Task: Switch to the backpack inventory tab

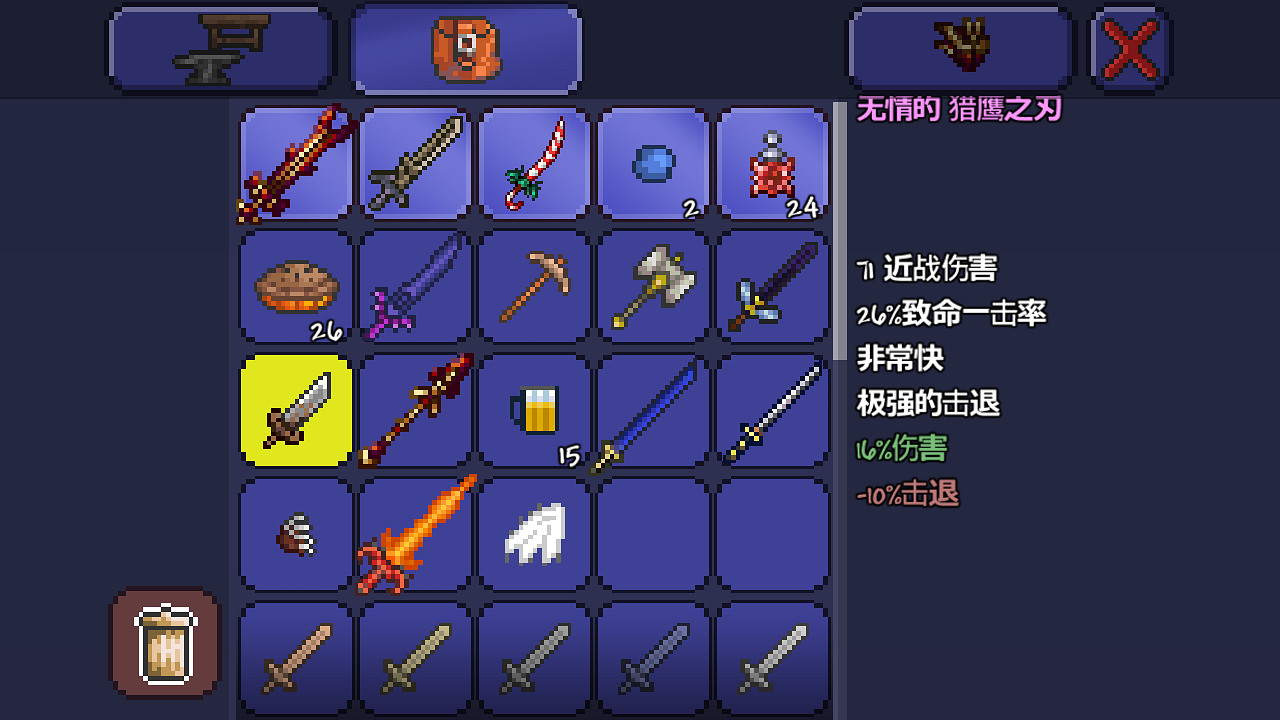Action: tap(465, 47)
